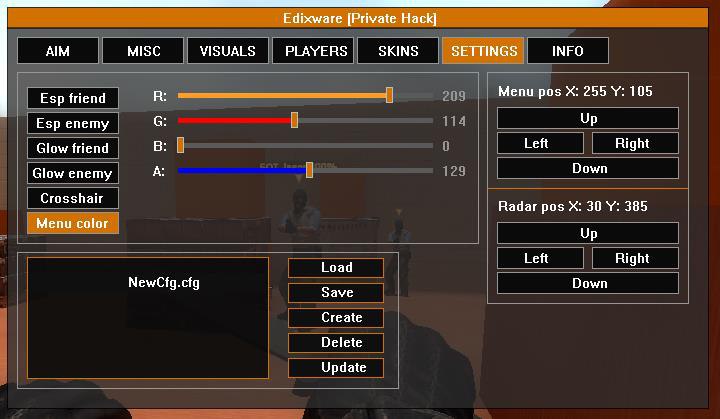
Task: Open the MISC tab
Action: click(x=143, y=51)
